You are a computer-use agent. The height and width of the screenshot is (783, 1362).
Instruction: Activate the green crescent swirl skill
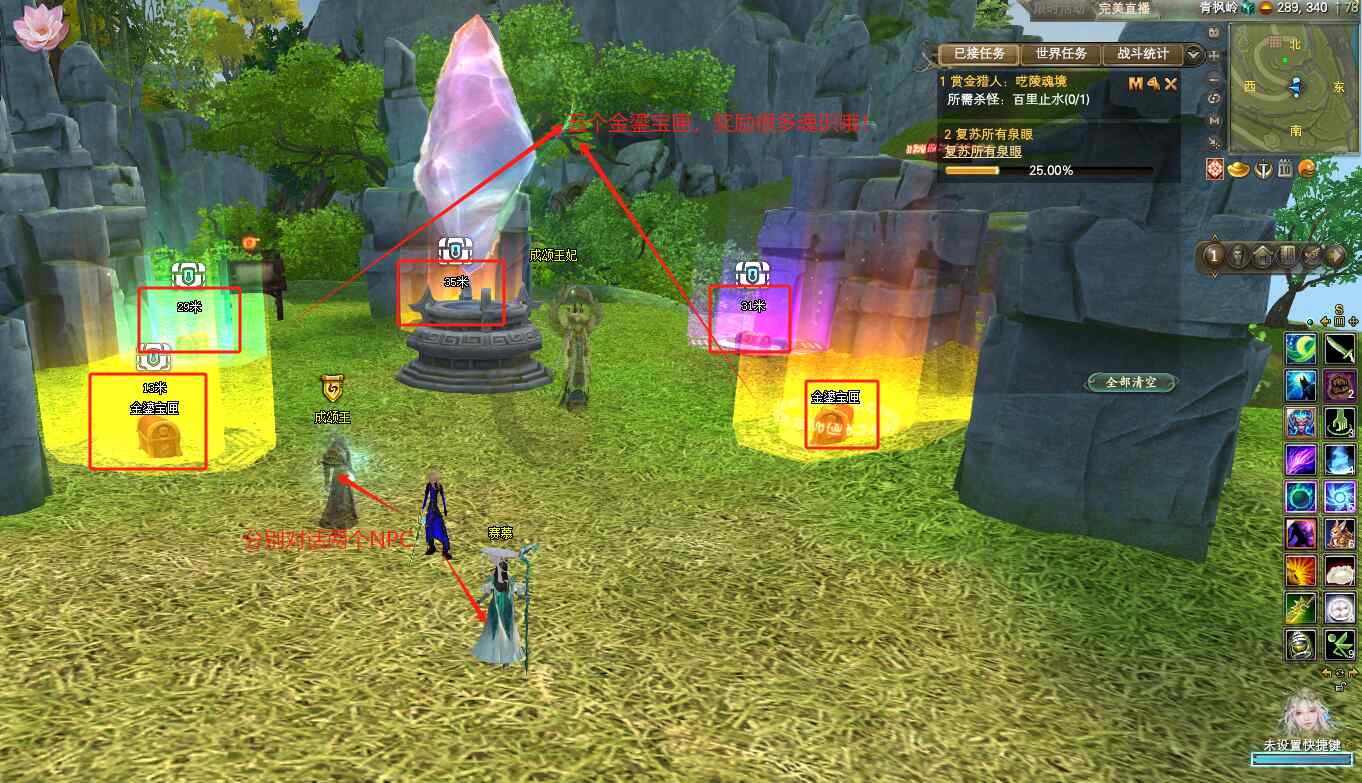1300,348
